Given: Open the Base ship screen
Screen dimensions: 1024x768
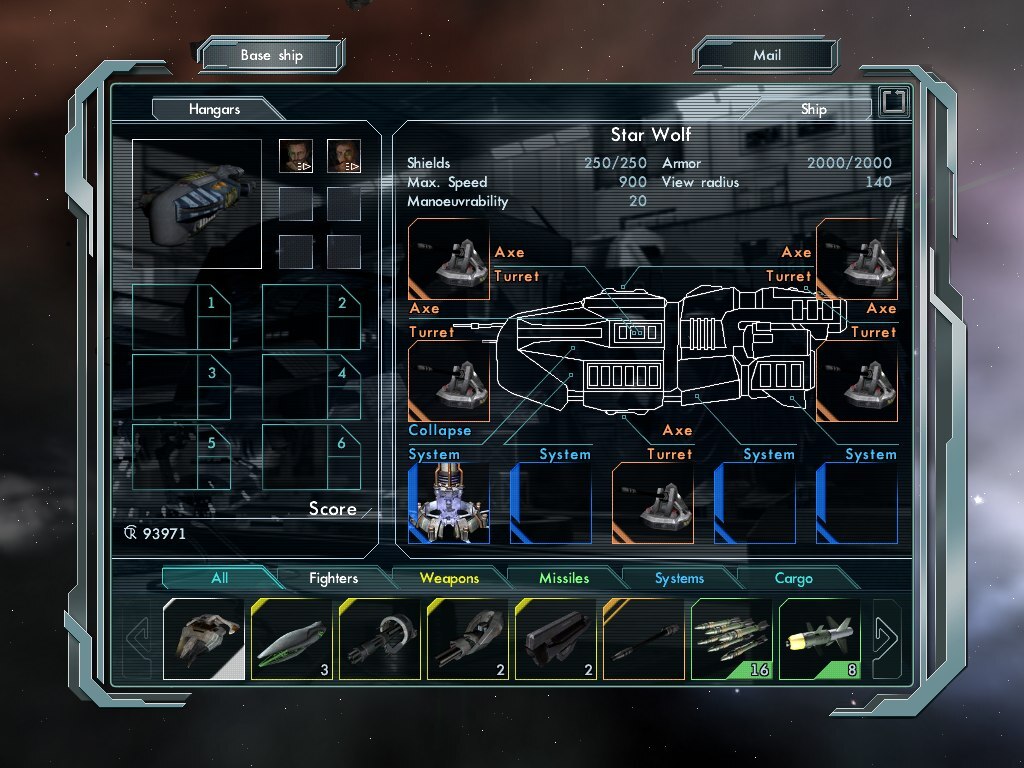Looking at the screenshot, I should pos(271,56).
